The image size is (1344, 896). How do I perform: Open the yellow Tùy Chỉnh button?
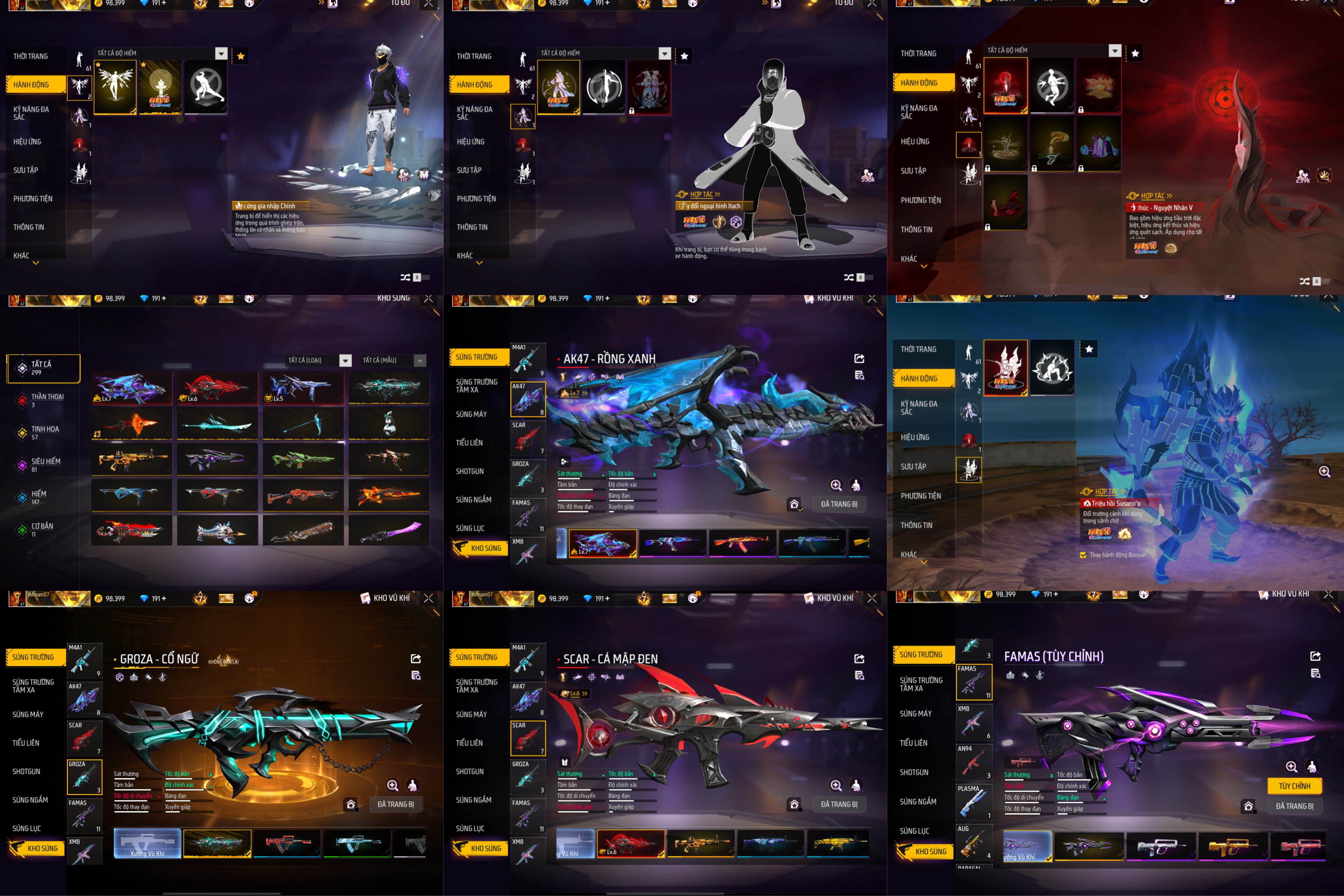tap(1294, 786)
